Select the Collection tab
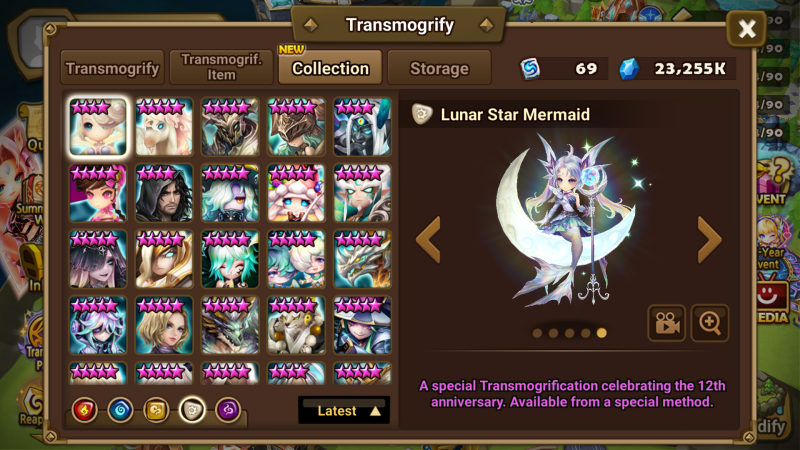The height and width of the screenshot is (450, 800). [330, 69]
